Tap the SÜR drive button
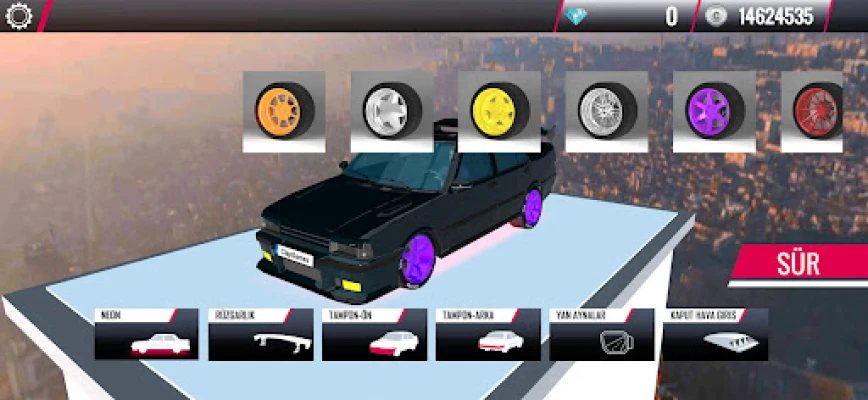 [x=798, y=265]
